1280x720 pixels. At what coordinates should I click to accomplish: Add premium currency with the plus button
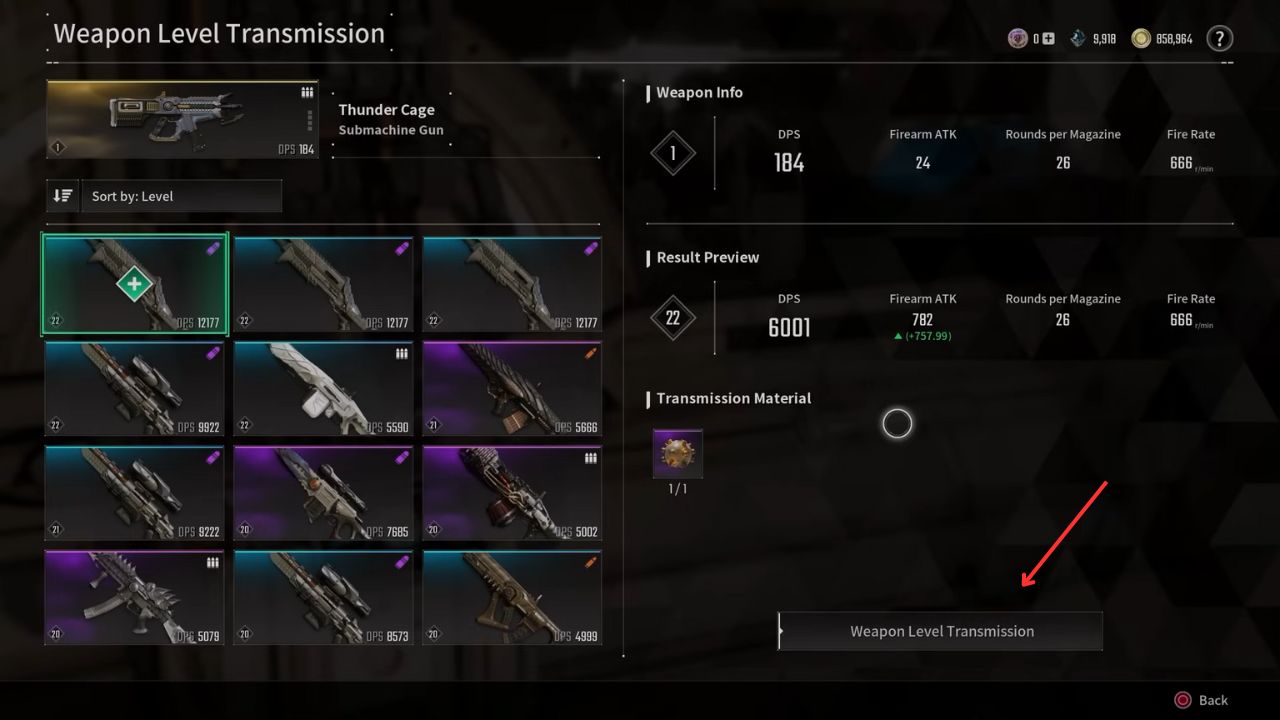tap(1048, 39)
